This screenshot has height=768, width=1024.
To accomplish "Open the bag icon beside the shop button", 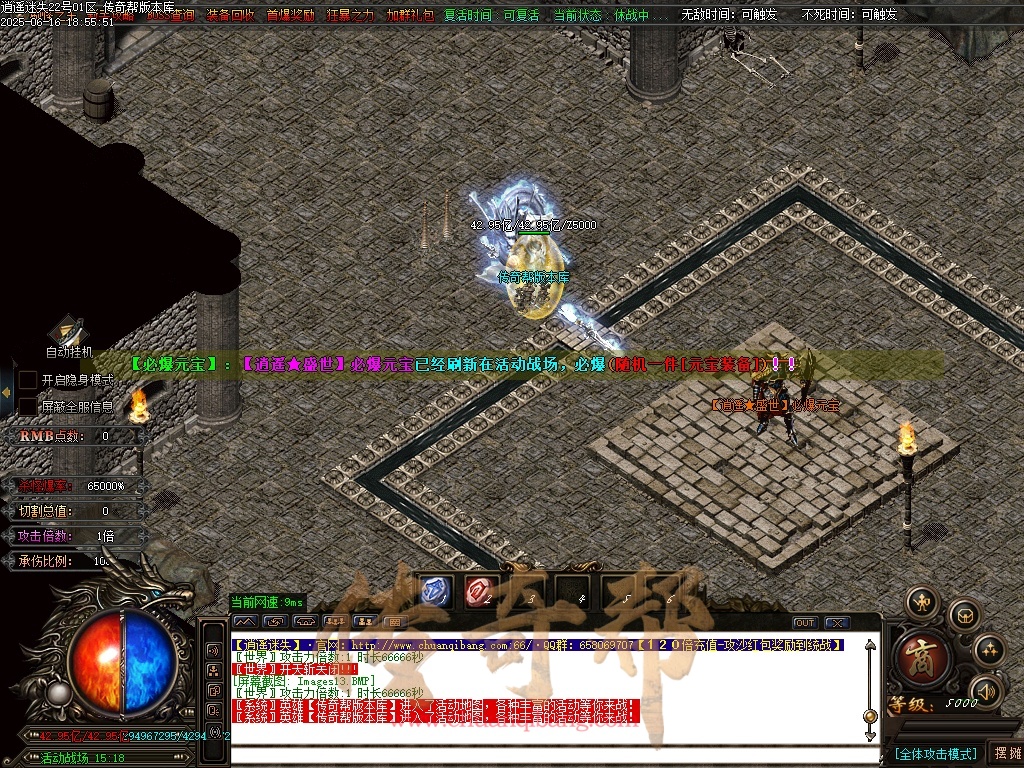I will point(964,614).
